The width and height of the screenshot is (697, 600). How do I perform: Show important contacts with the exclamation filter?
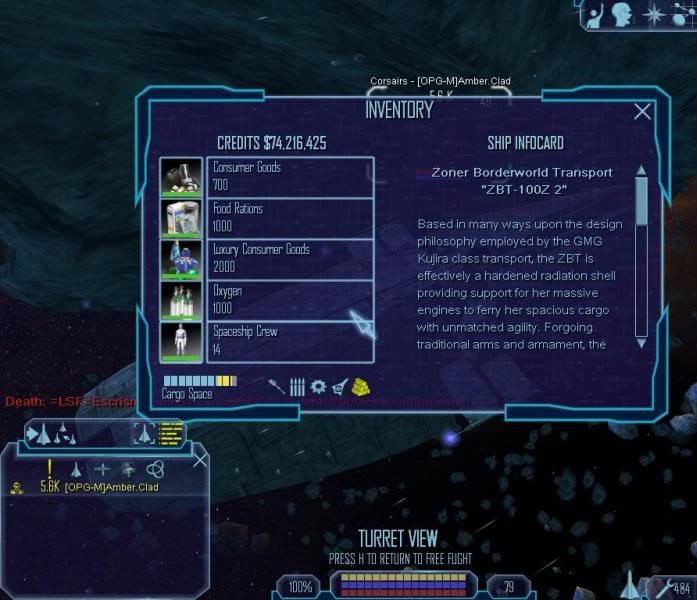point(49,467)
